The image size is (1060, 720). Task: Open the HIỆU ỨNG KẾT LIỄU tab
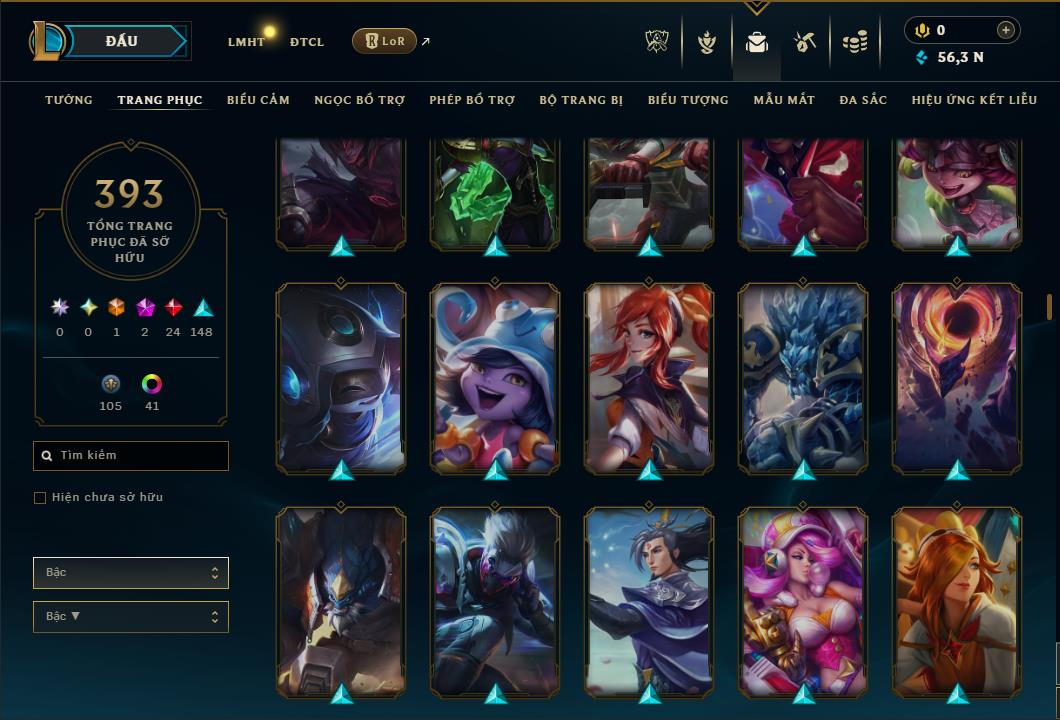click(x=975, y=100)
